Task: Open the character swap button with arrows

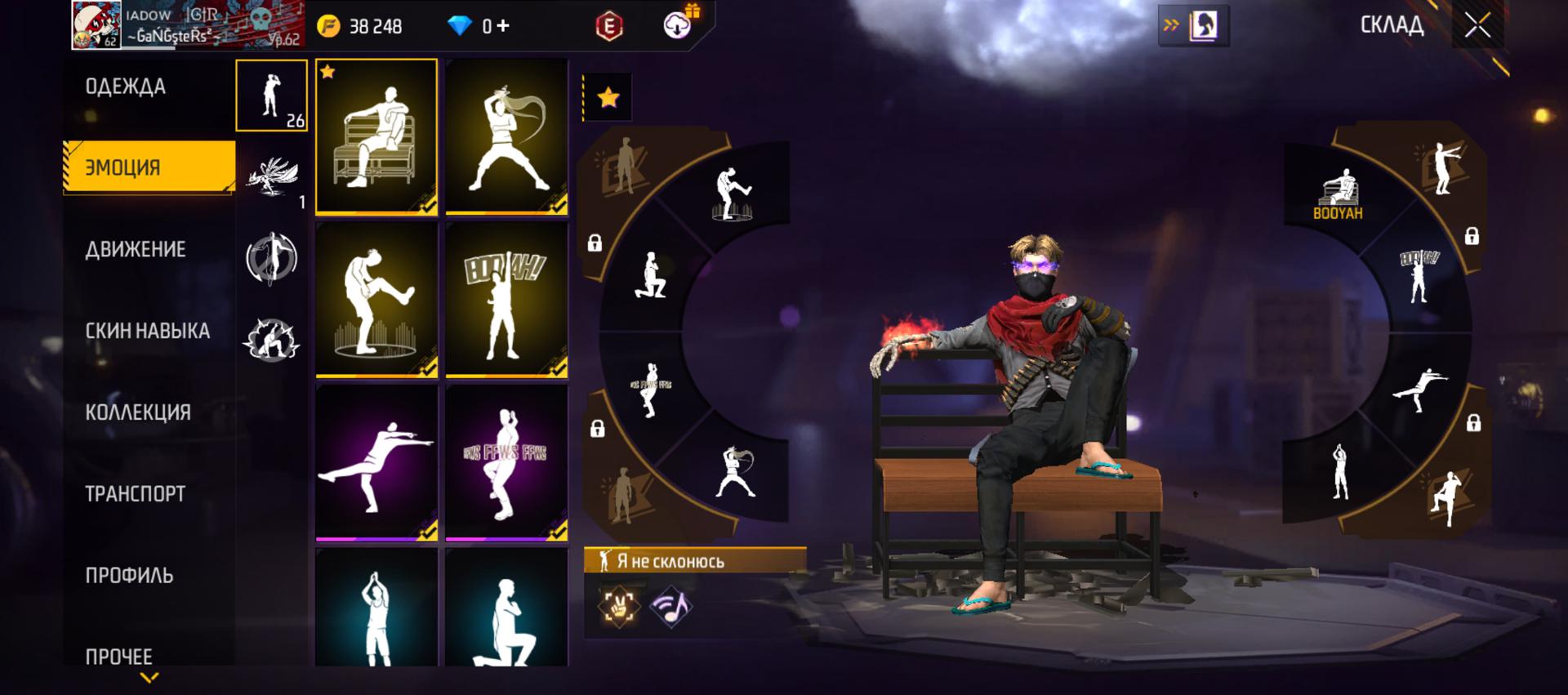Action: point(1193,26)
